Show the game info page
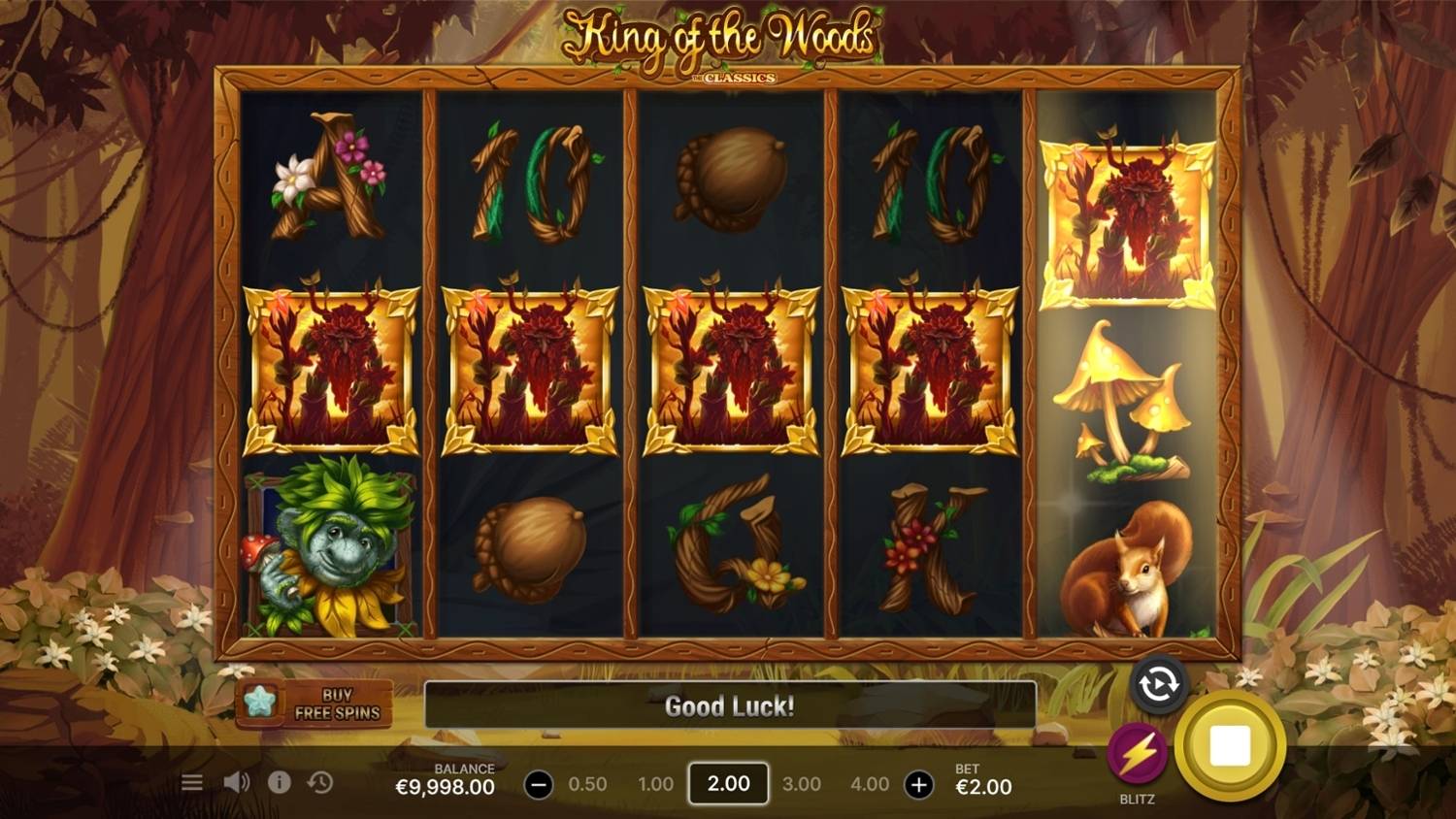 [279, 782]
